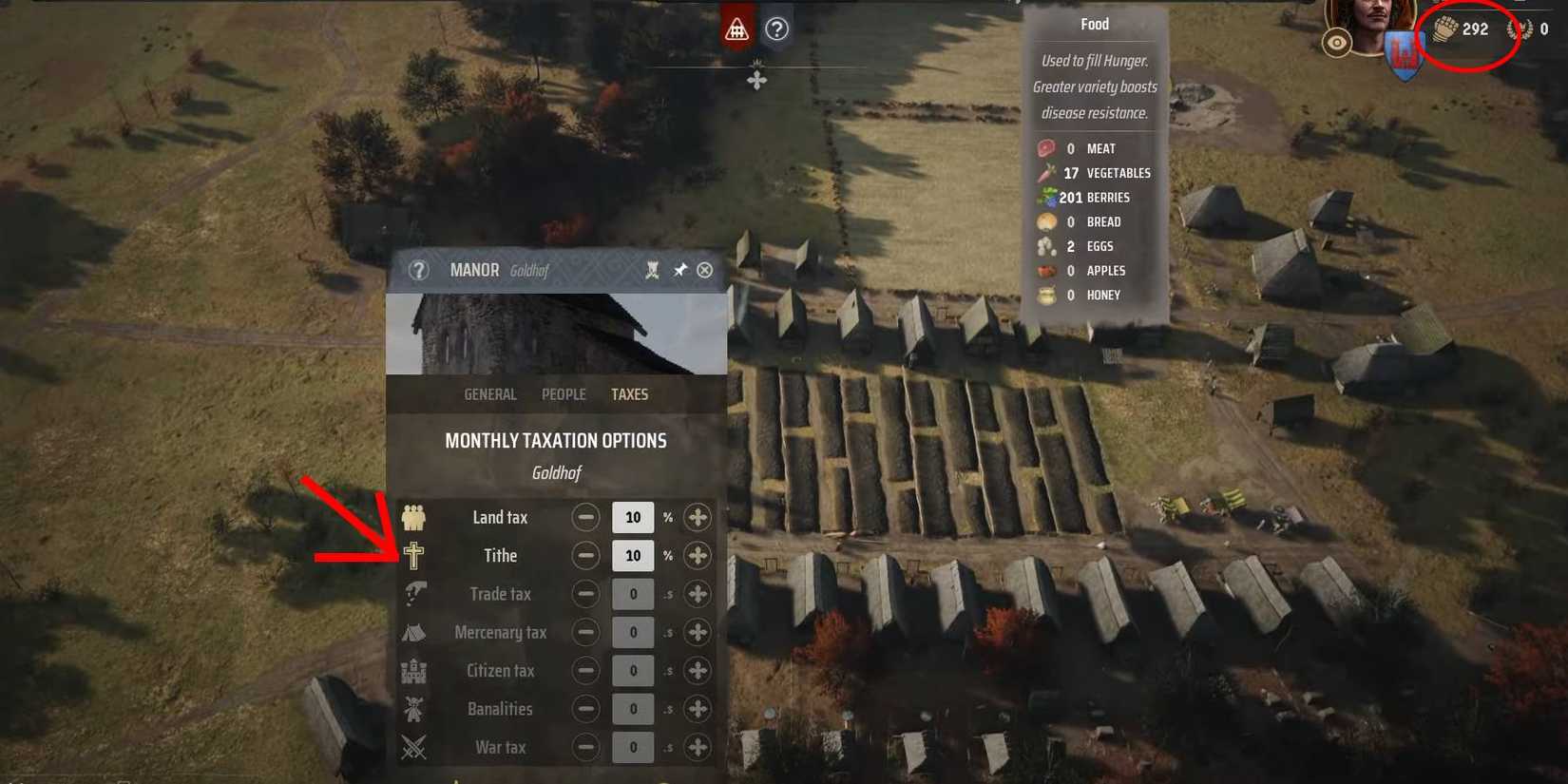Click the hourglass icon on the Manor header
Image resolution: width=1568 pixels, height=784 pixels.
pos(653,271)
